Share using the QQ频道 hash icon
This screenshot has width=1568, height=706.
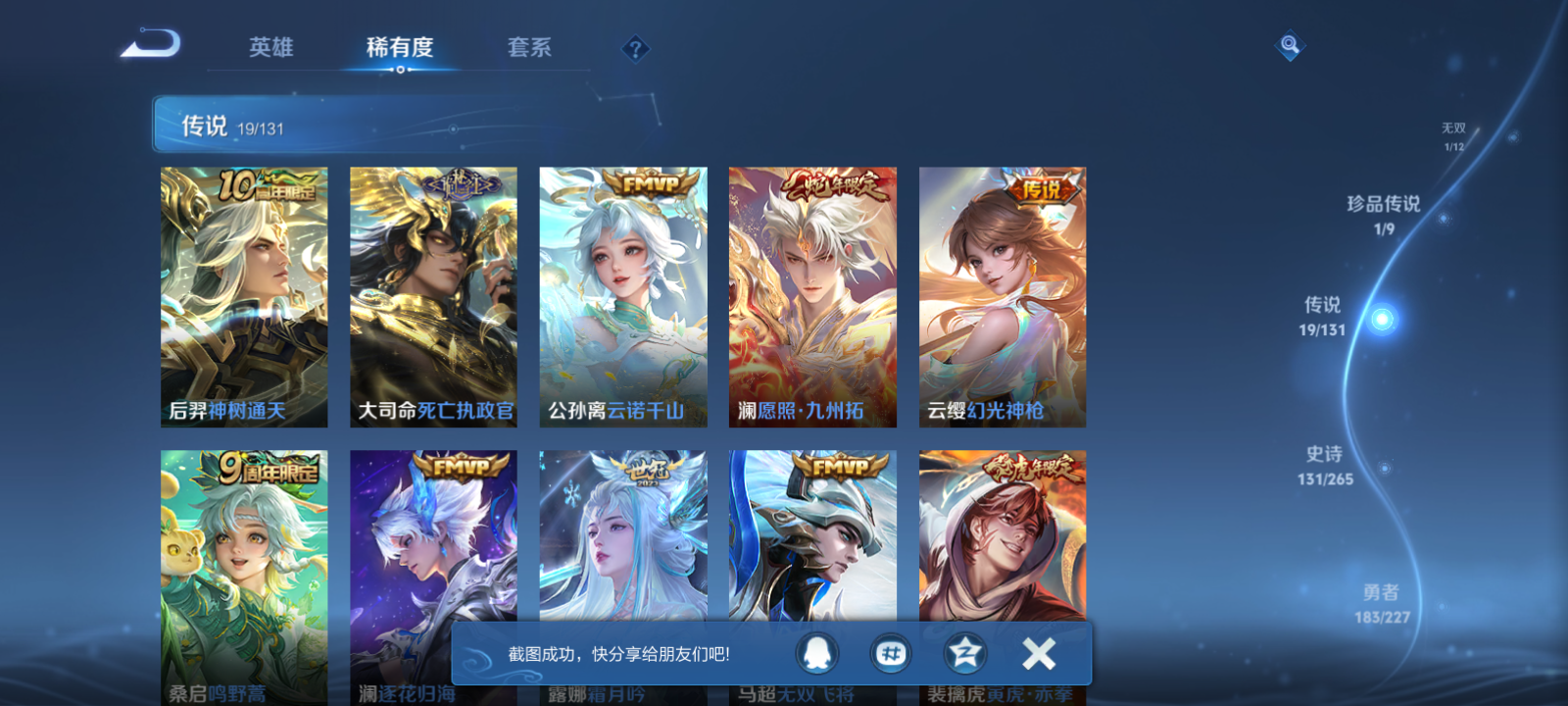(889, 655)
